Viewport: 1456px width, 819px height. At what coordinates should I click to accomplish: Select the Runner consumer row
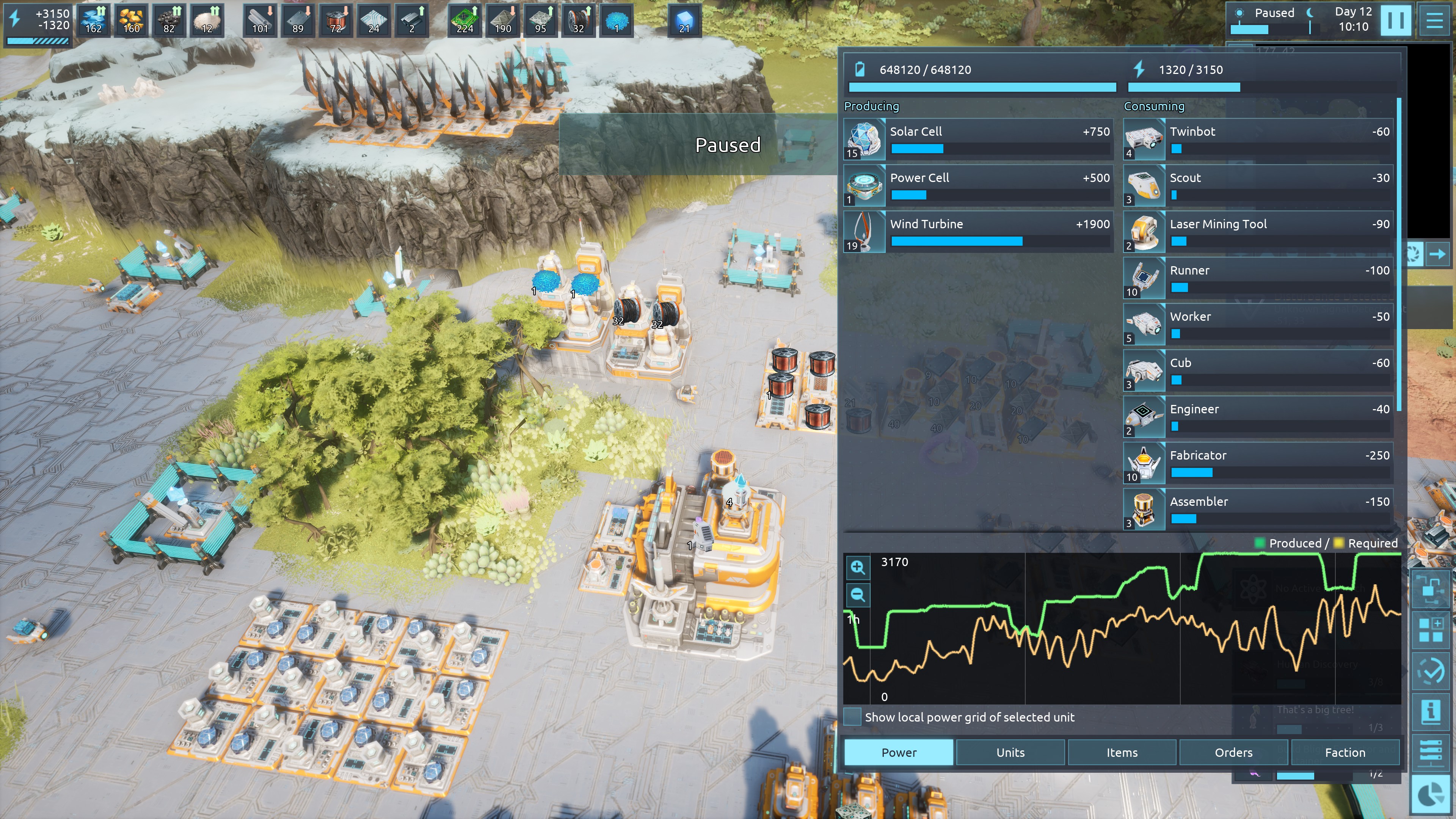tap(1258, 278)
